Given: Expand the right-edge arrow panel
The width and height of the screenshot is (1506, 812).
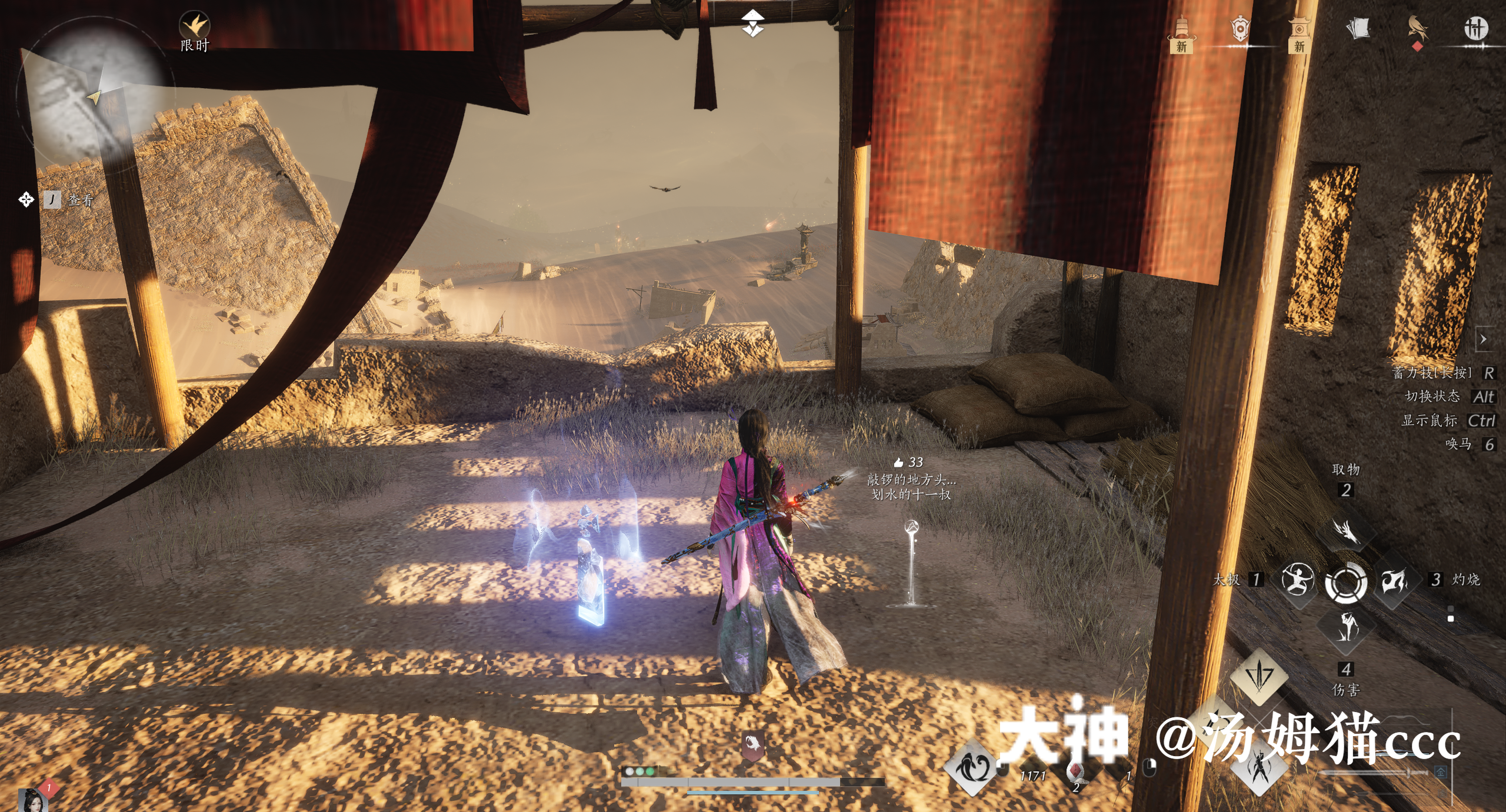Looking at the screenshot, I should (x=1484, y=339).
